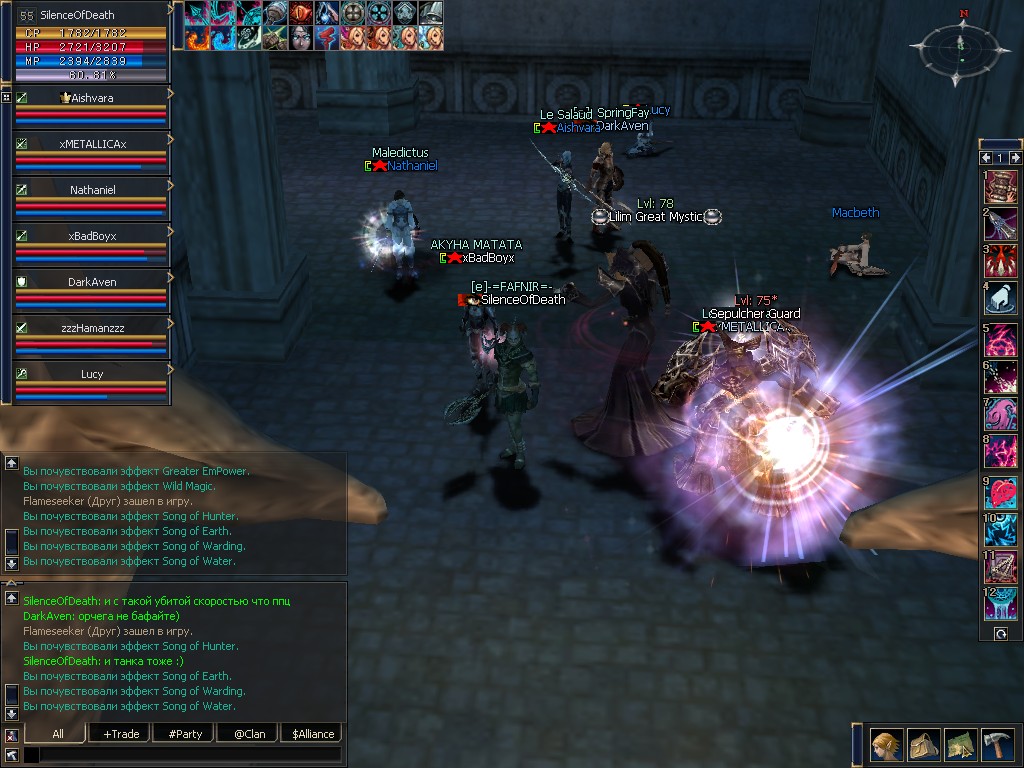The width and height of the screenshot is (1024, 768).
Task: Open the hammer system menu icon
Action: tap(997, 744)
